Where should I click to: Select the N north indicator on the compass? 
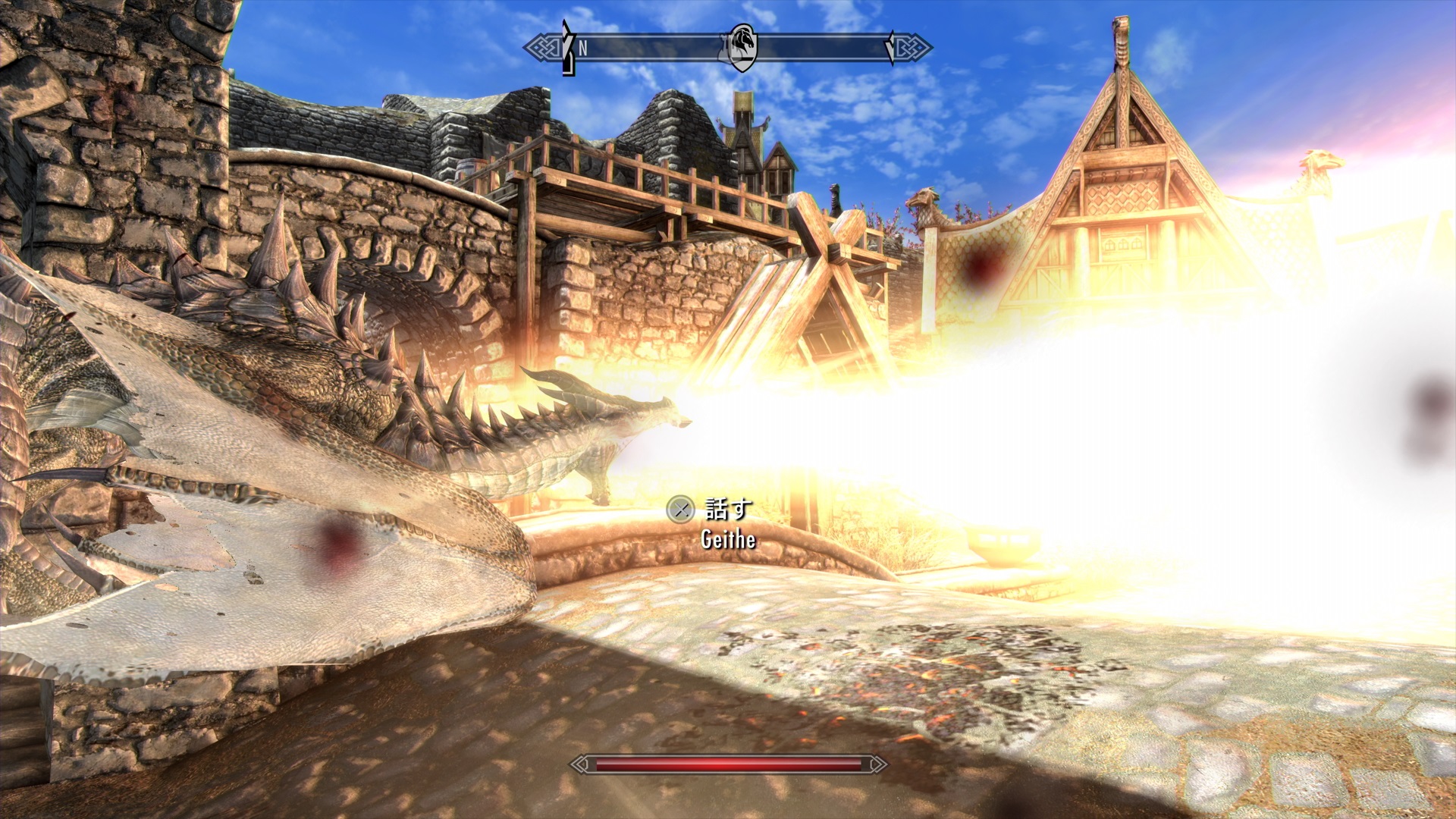point(582,48)
